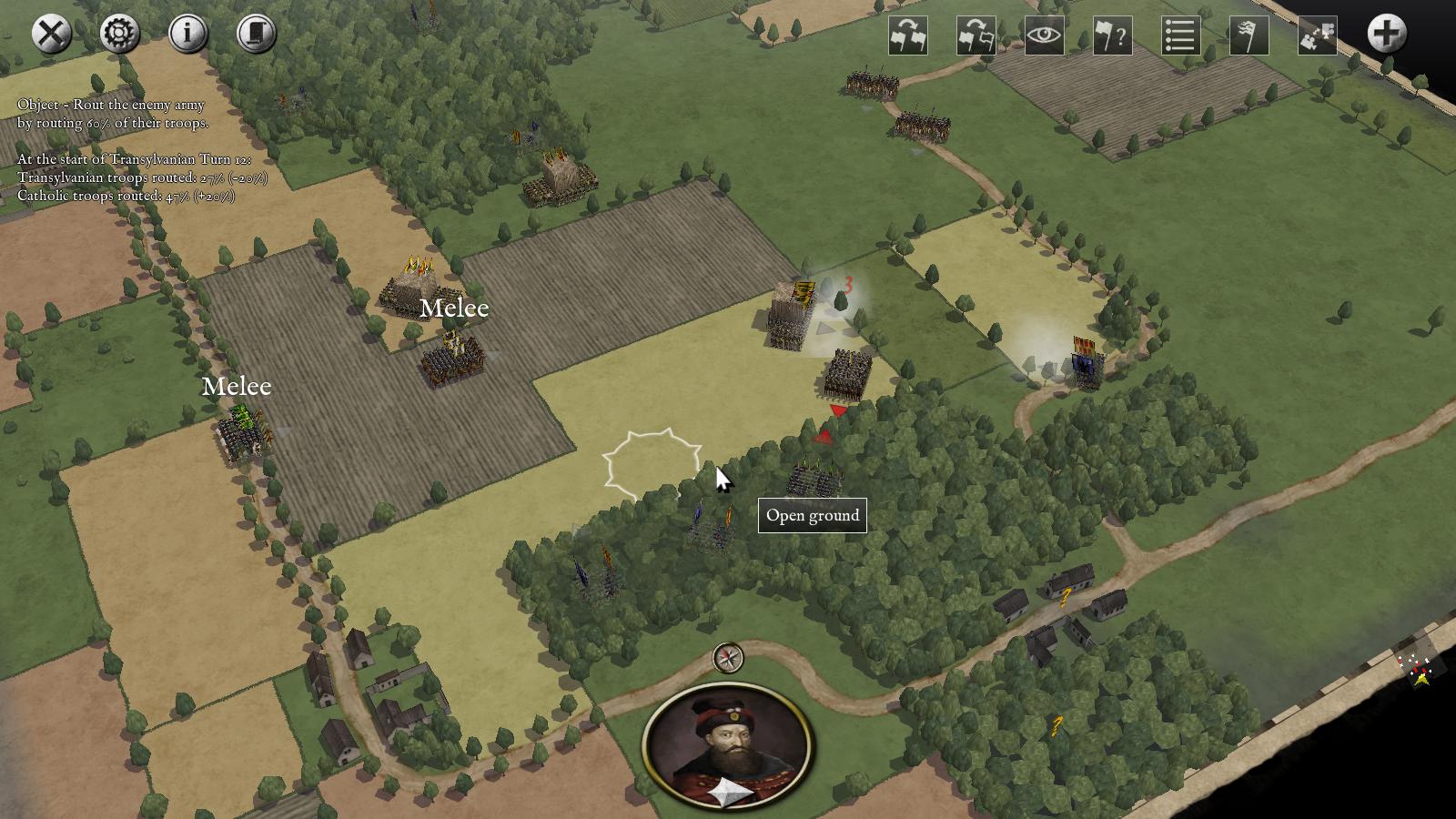1456x819 pixels.
Task: Select the camera view icon
Action: [1317, 36]
